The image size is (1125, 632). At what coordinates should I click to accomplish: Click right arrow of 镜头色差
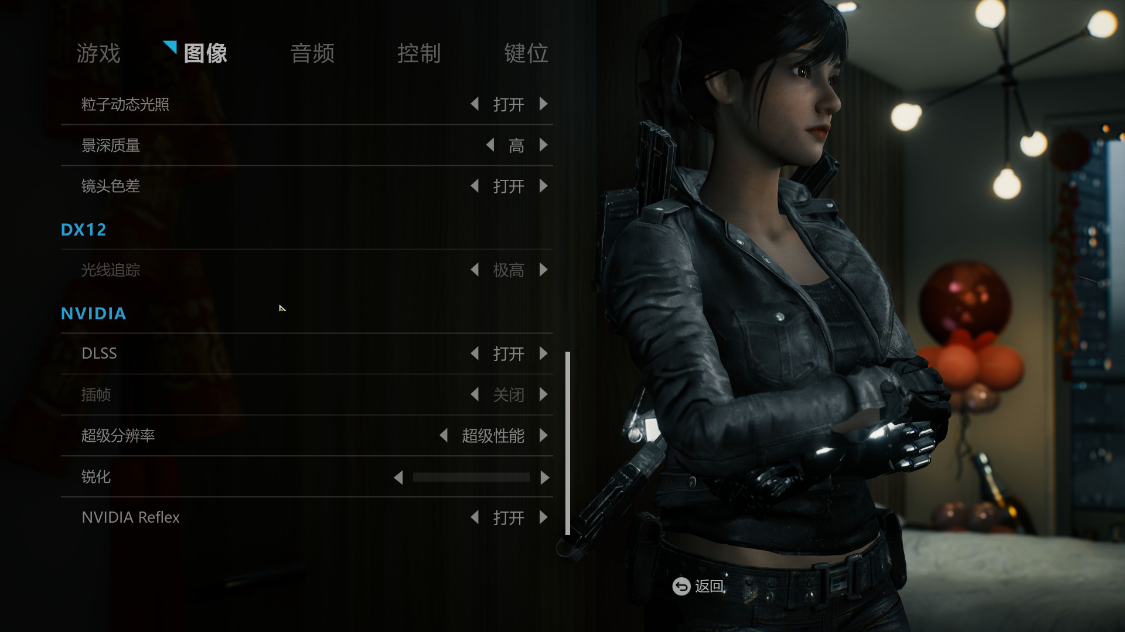point(543,186)
